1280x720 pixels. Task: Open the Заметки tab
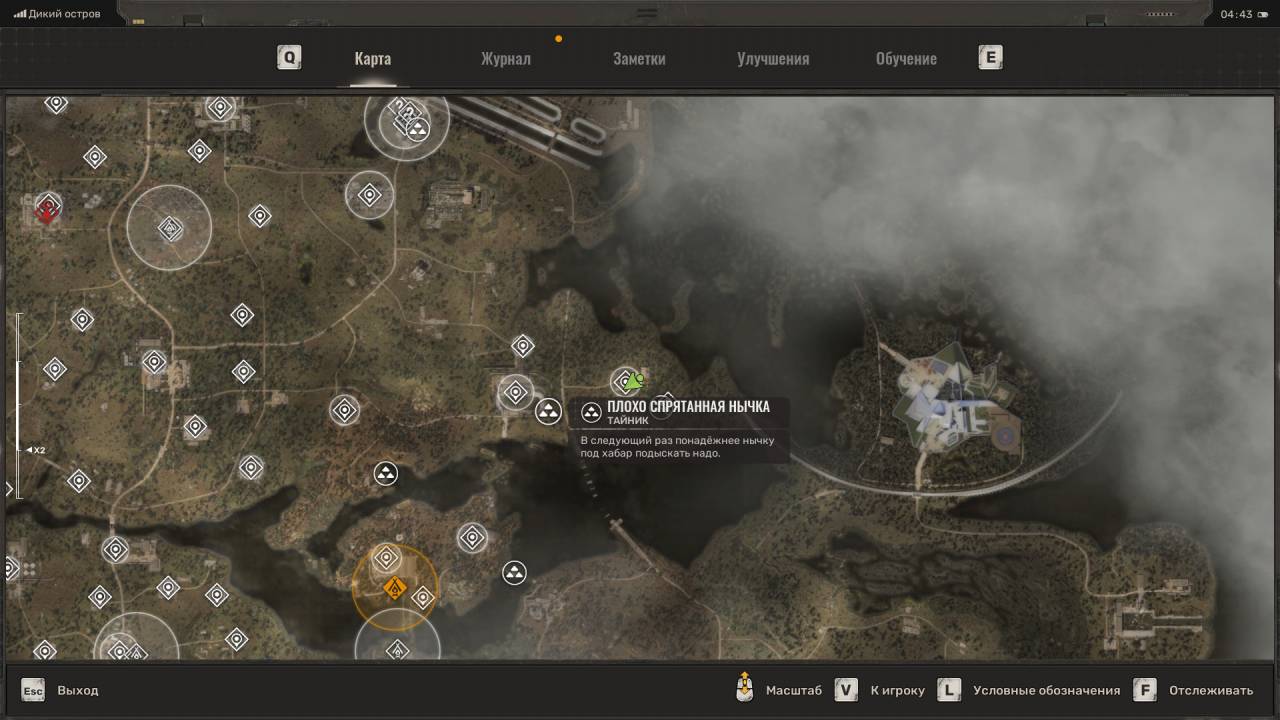639,58
